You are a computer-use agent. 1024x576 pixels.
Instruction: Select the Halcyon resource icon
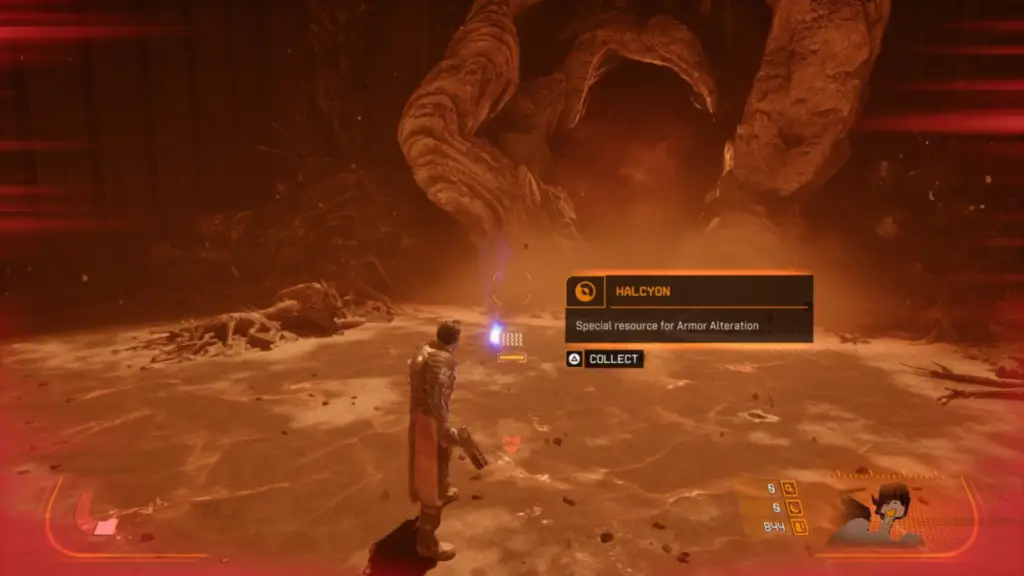click(585, 291)
